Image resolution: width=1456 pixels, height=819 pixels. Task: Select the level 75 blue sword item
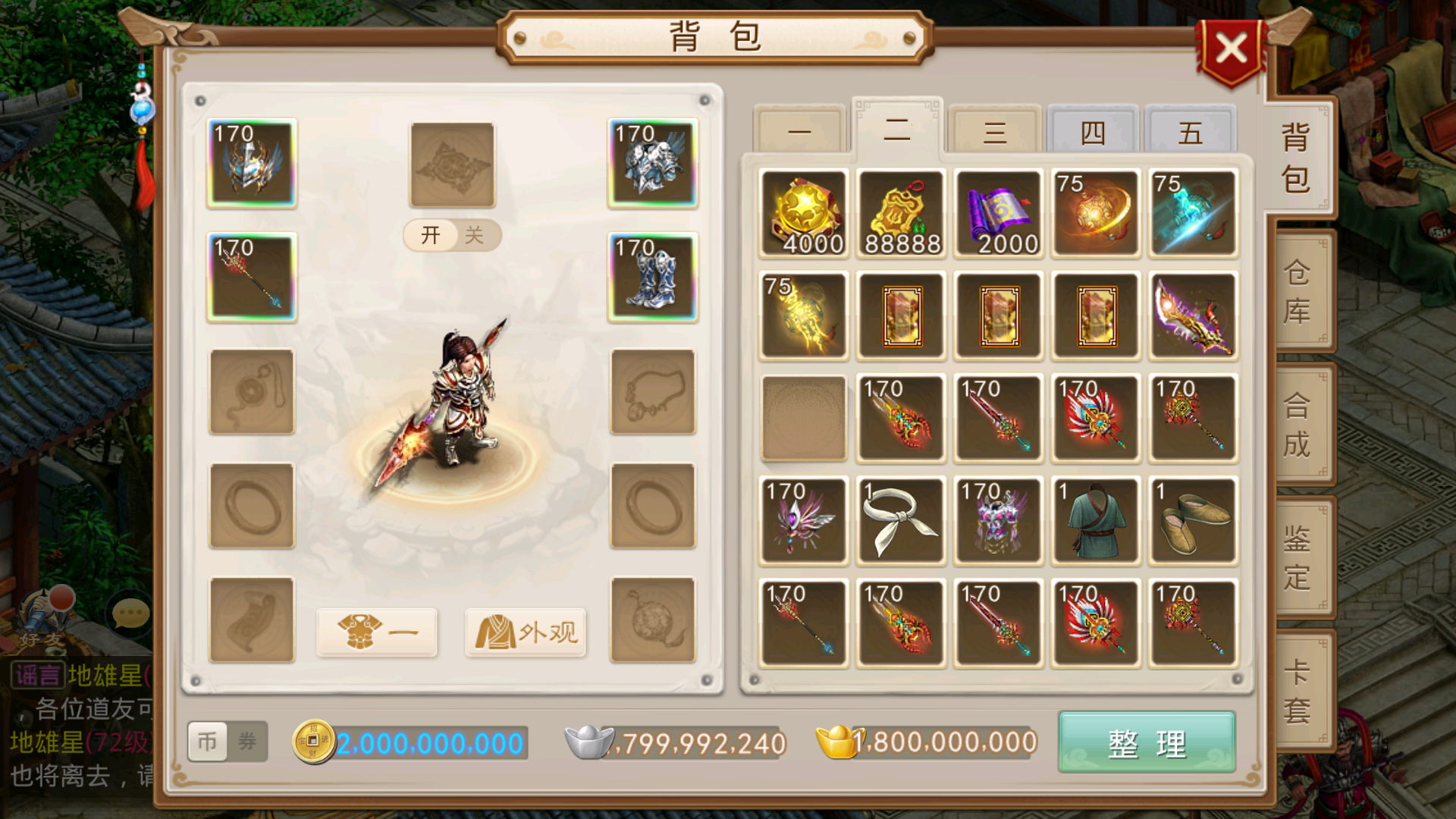pos(1191,213)
